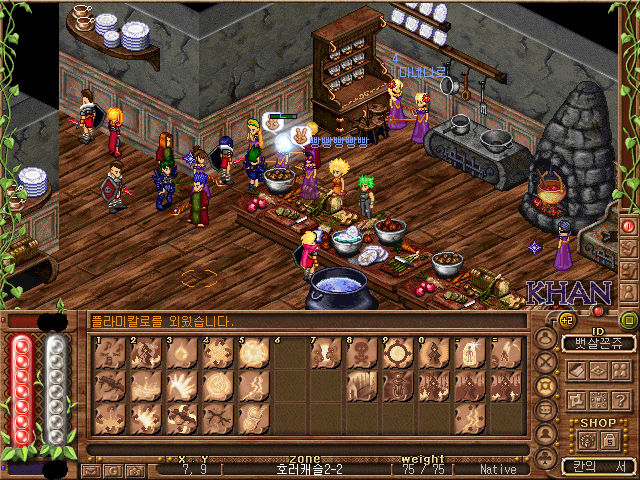
Task: Choose the ring-shaped spell in slot 9
Action: [398, 353]
